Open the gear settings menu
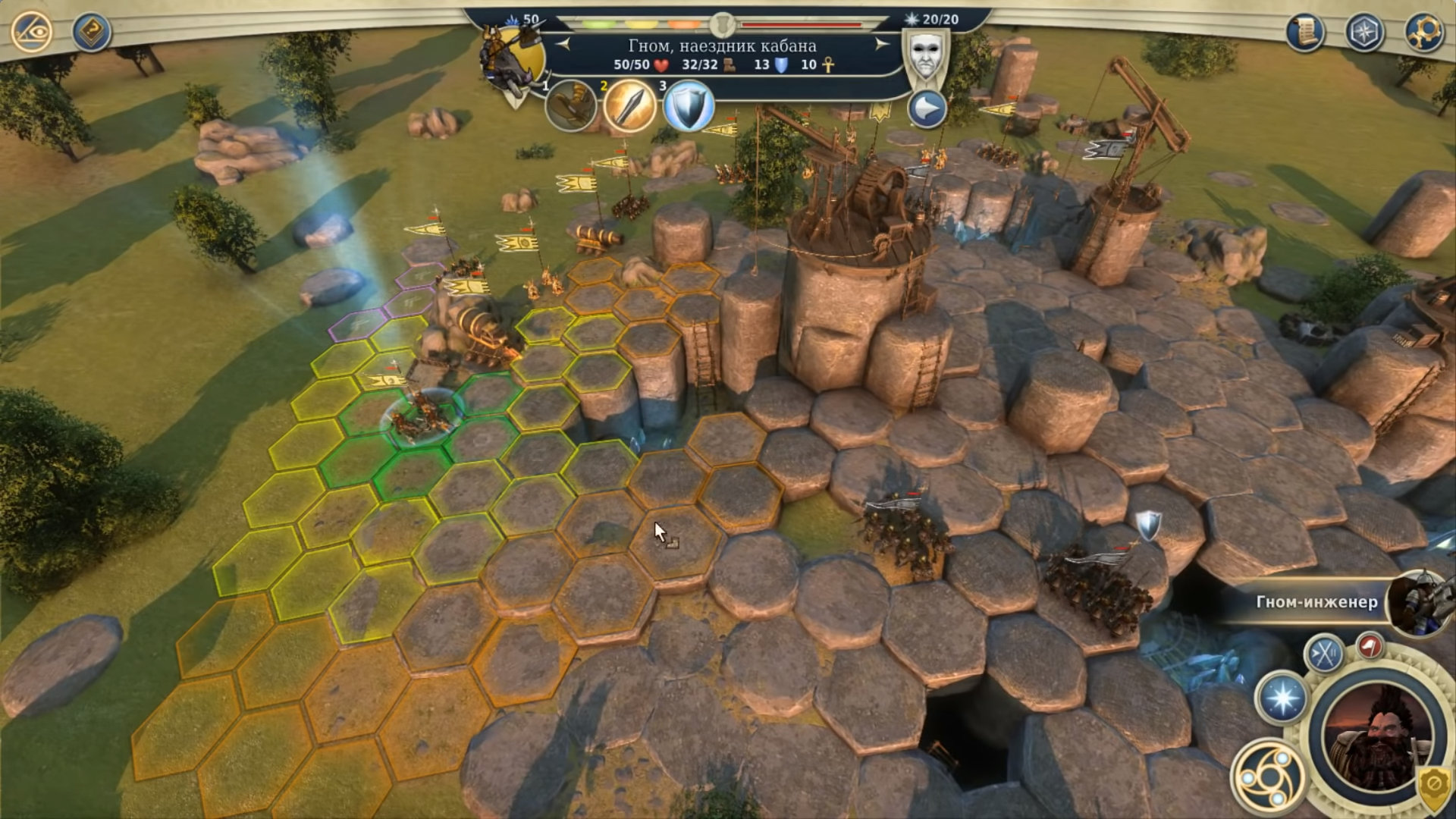Screen dimensions: 1456x819 [1423, 32]
